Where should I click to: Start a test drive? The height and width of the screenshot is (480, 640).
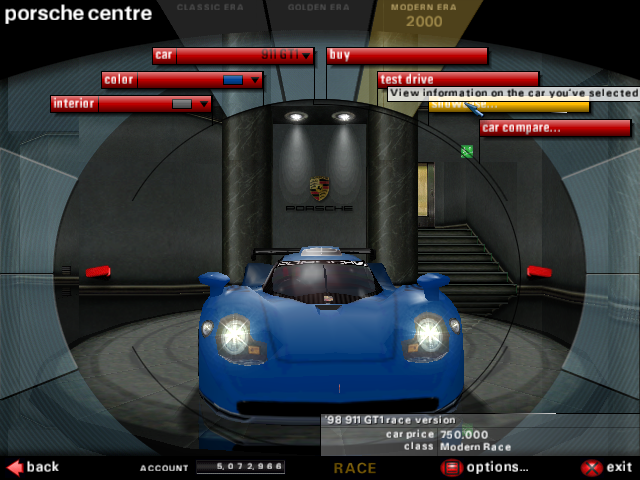click(457, 80)
